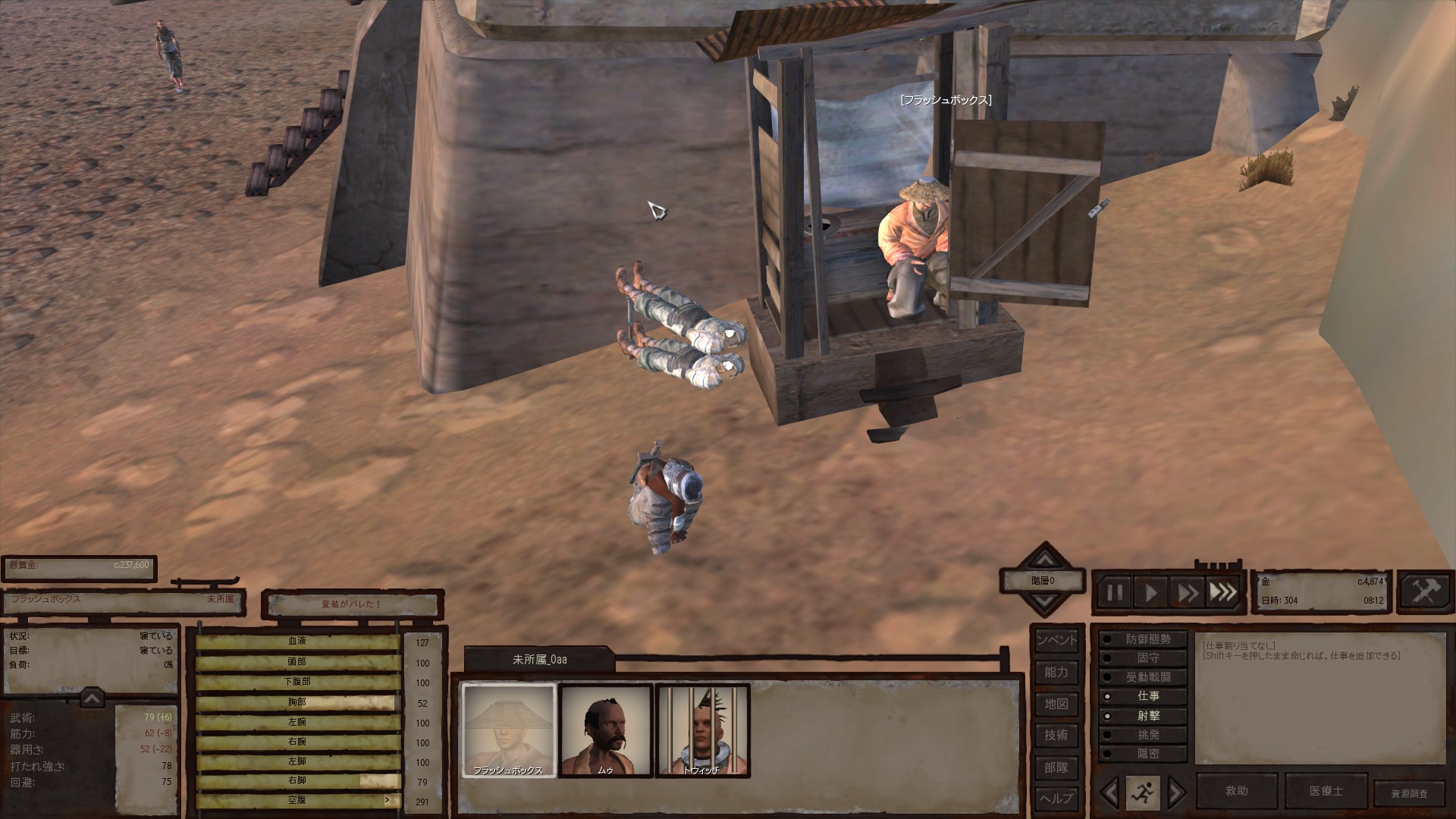The height and width of the screenshot is (819, 1456).
Task: Open the 地図 map
Action: click(1056, 704)
